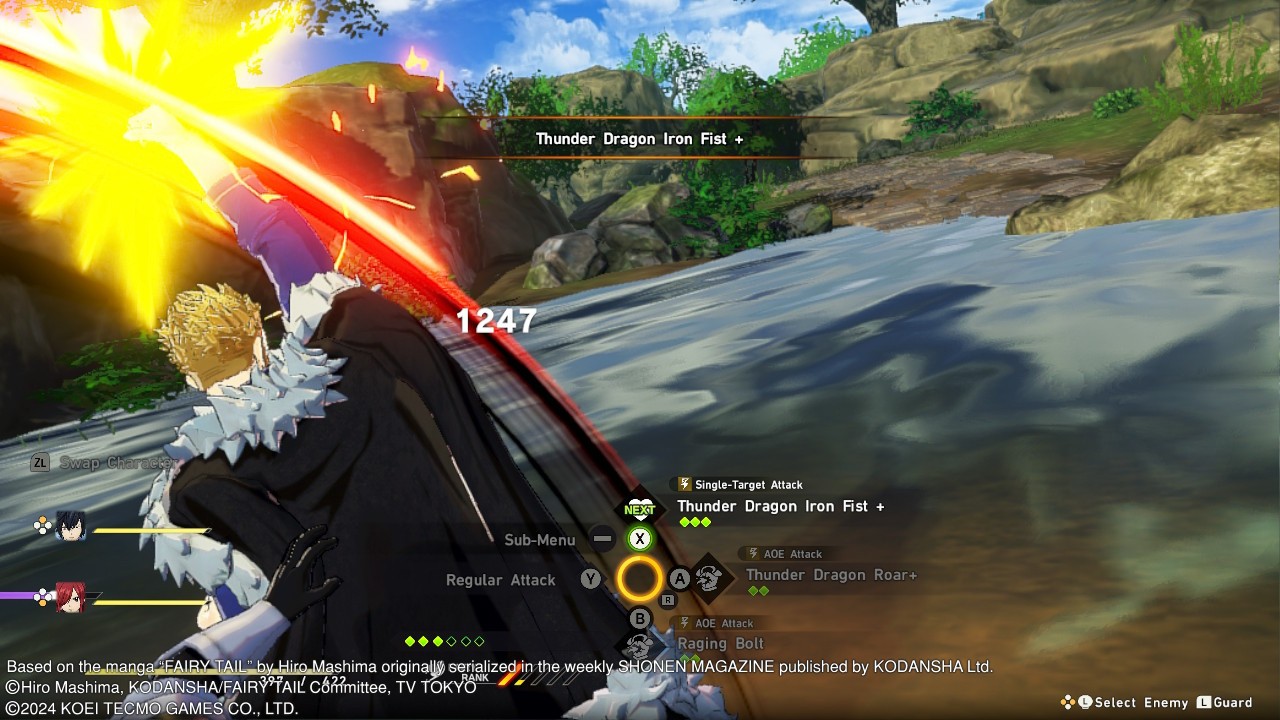1280x720 pixels.
Task: Choose the Thunder Dragon Roar+ skill
Action: pos(830,575)
